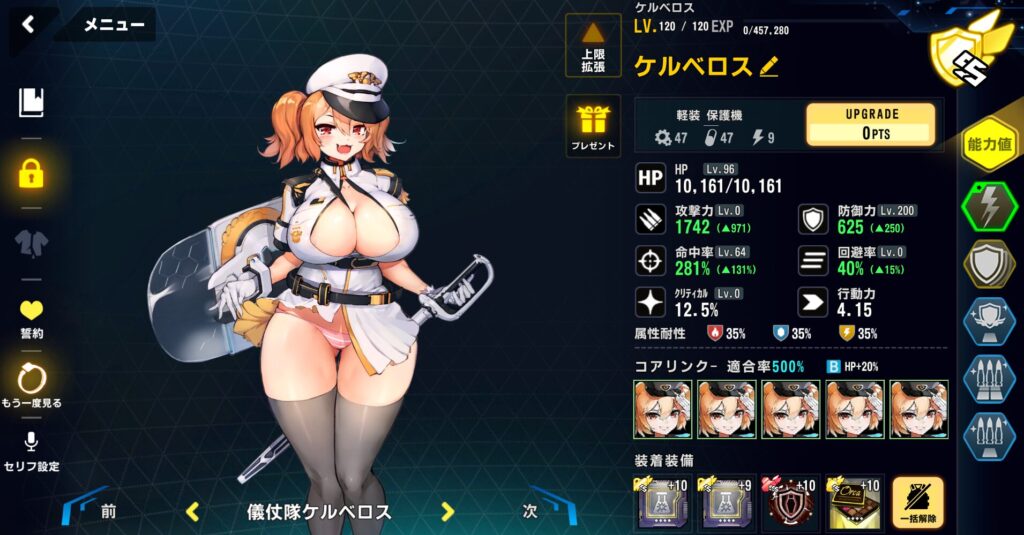Image resolution: width=1024 pixels, height=535 pixels.
Task: Select もう一度見る ring button
Action: (x=32, y=385)
